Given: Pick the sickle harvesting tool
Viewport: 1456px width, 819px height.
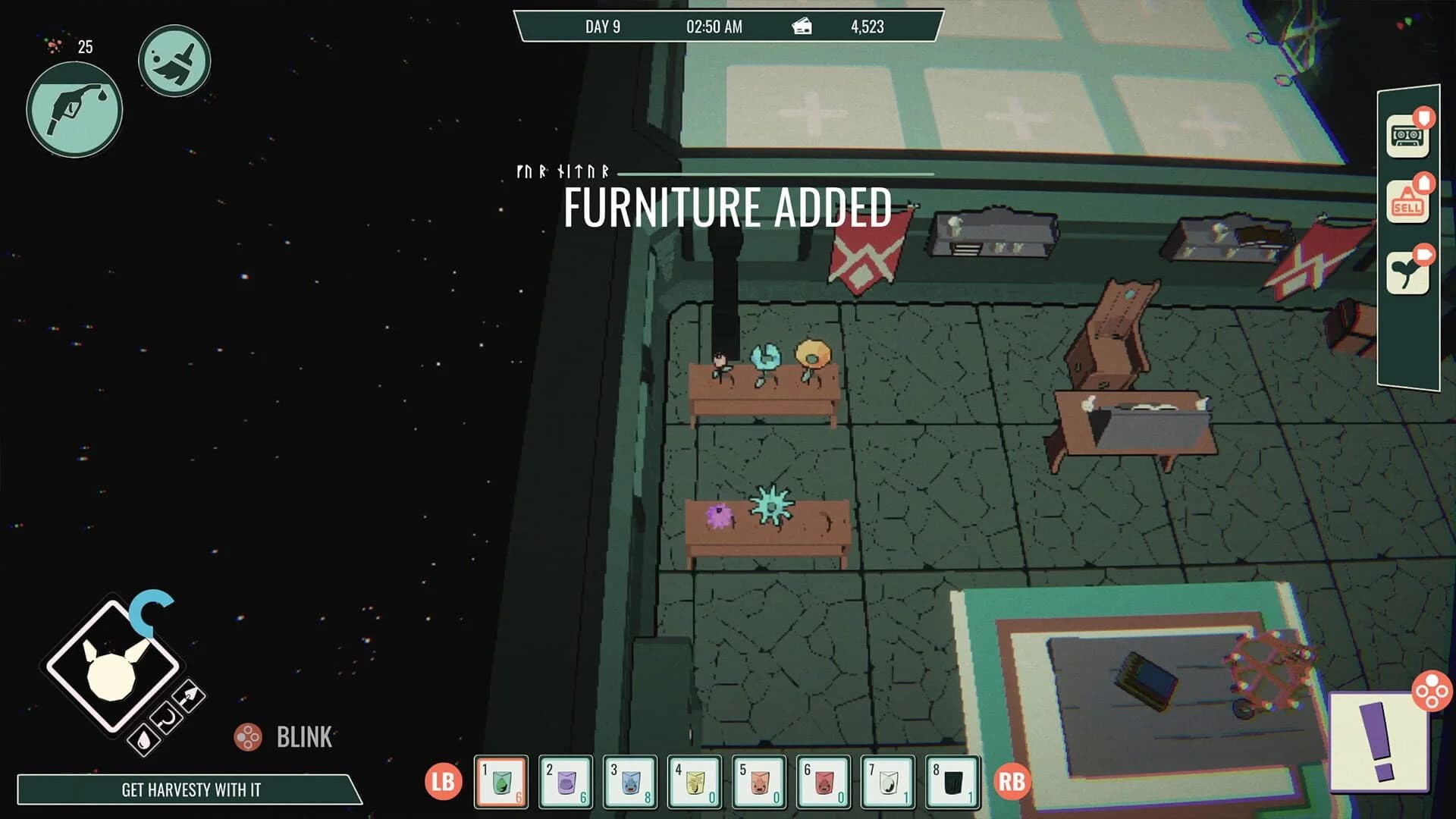Looking at the screenshot, I should [x=167, y=718].
